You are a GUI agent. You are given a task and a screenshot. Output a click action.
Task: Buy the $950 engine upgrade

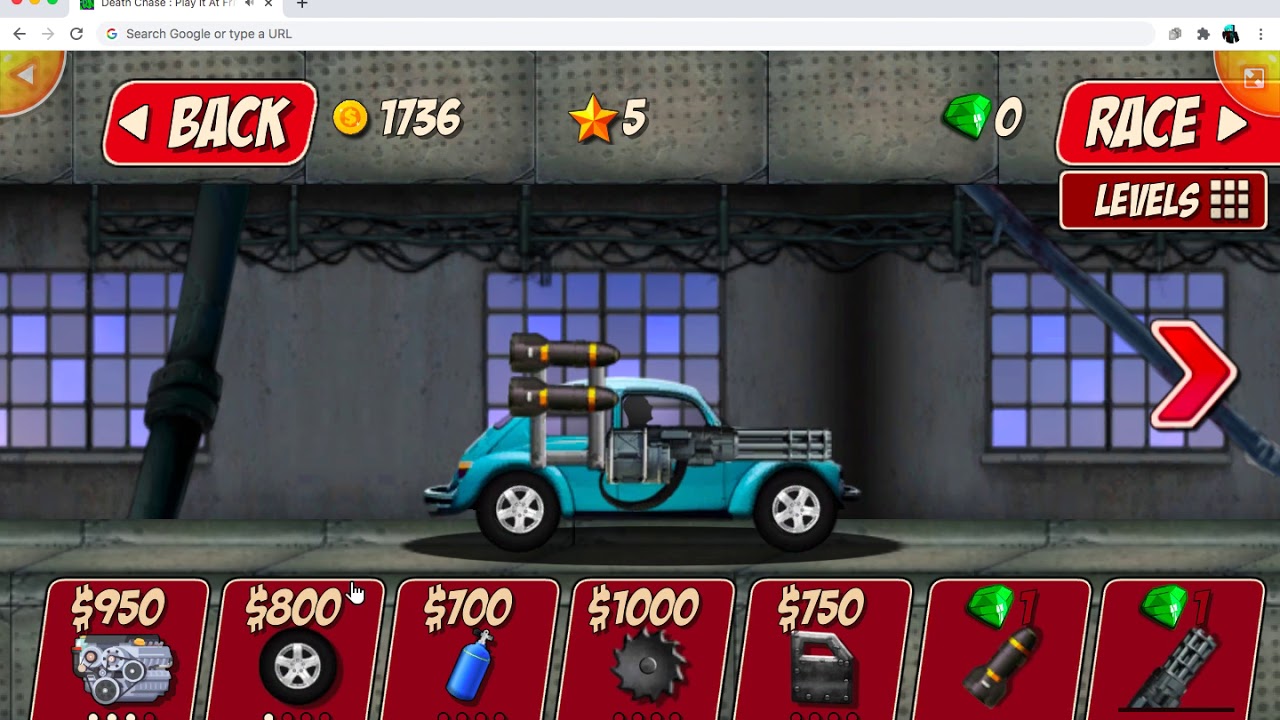pos(123,648)
